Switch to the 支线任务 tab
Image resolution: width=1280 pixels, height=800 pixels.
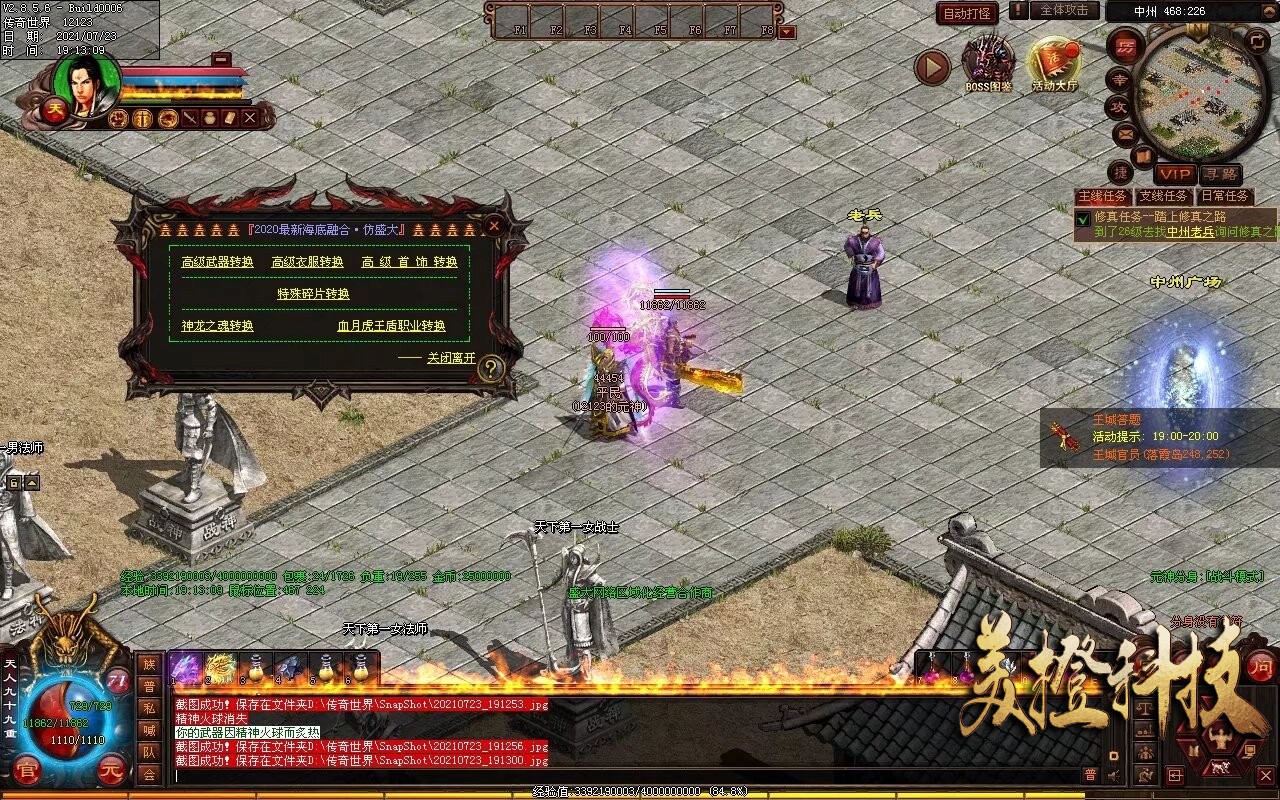tap(1163, 195)
